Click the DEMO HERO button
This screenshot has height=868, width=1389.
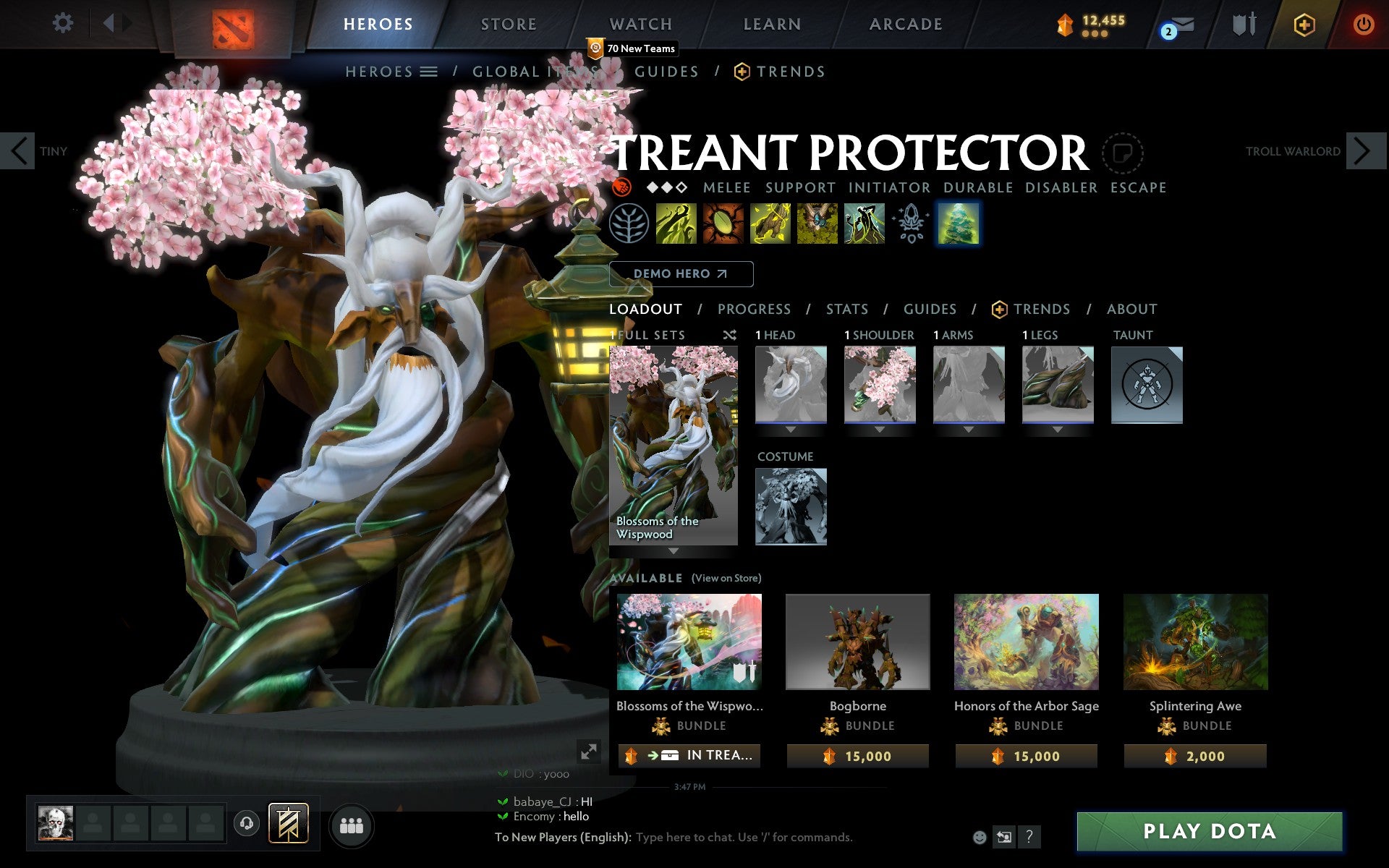coord(681,274)
